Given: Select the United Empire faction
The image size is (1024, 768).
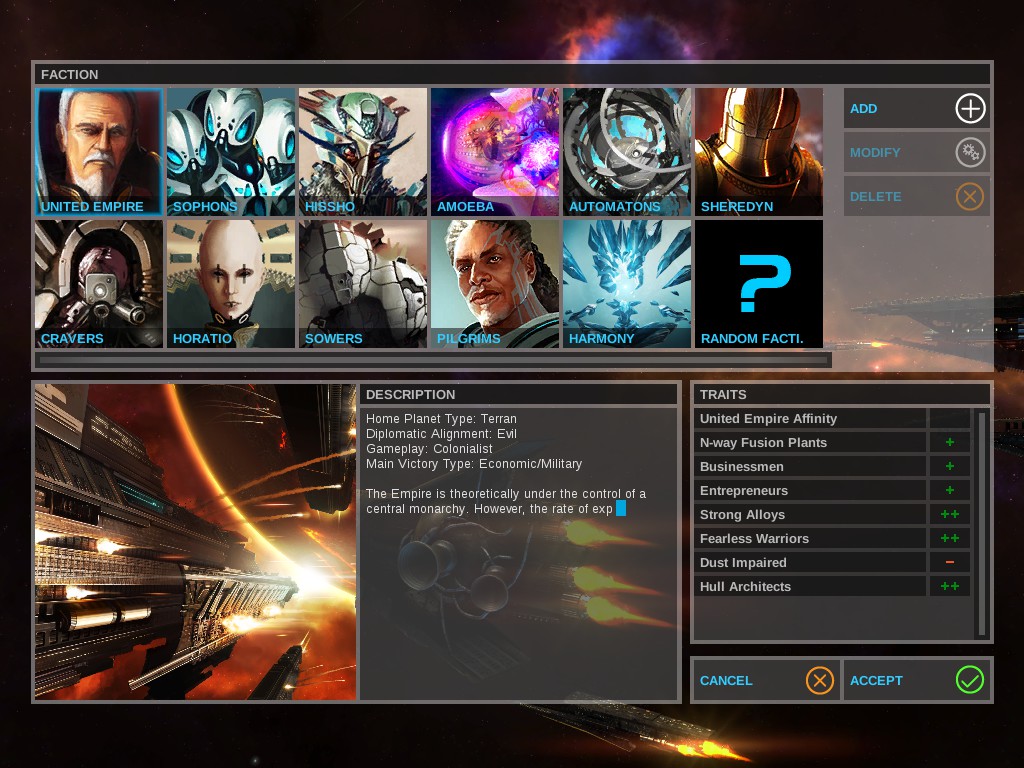Looking at the screenshot, I should click(98, 152).
